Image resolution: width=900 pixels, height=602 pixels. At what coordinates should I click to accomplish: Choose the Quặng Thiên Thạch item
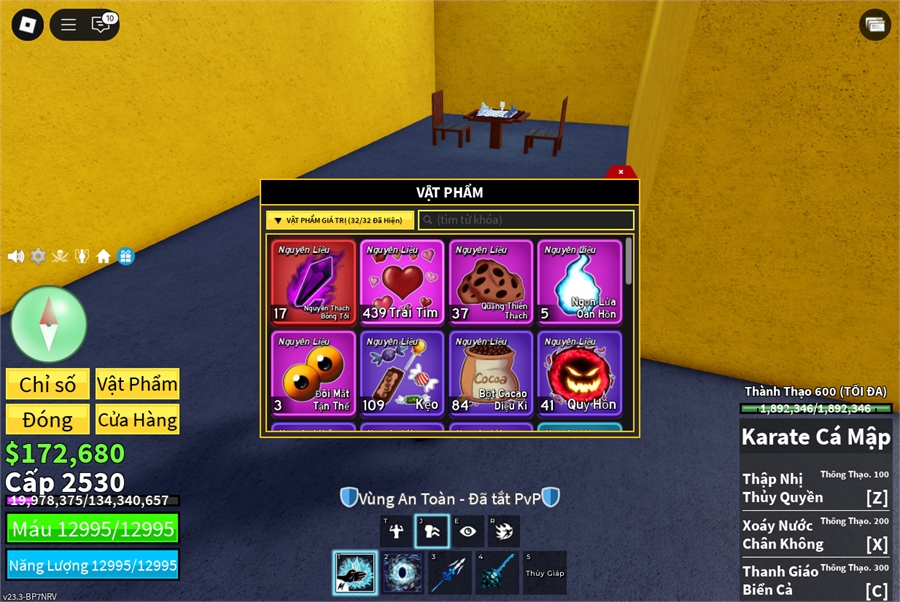[490, 282]
